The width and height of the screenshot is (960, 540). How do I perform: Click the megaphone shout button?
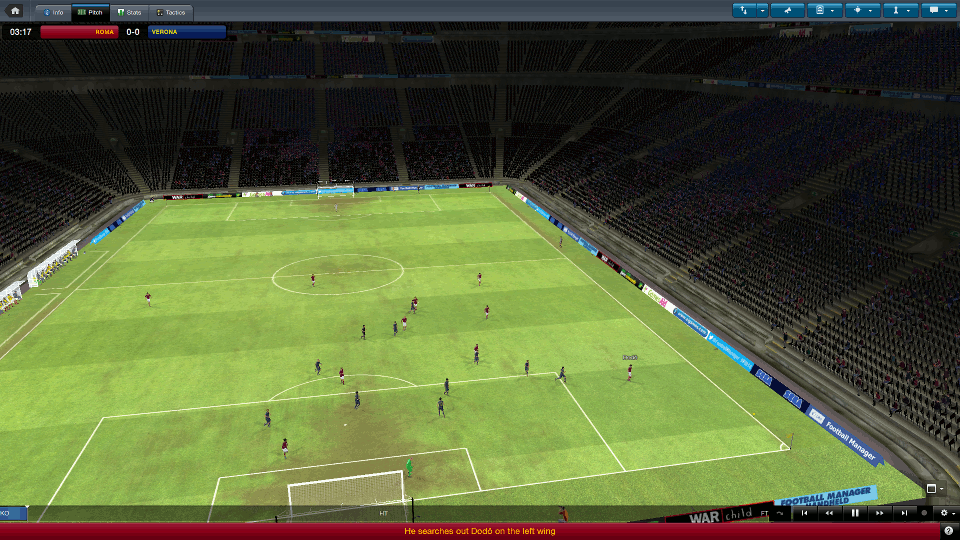[788, 11]
